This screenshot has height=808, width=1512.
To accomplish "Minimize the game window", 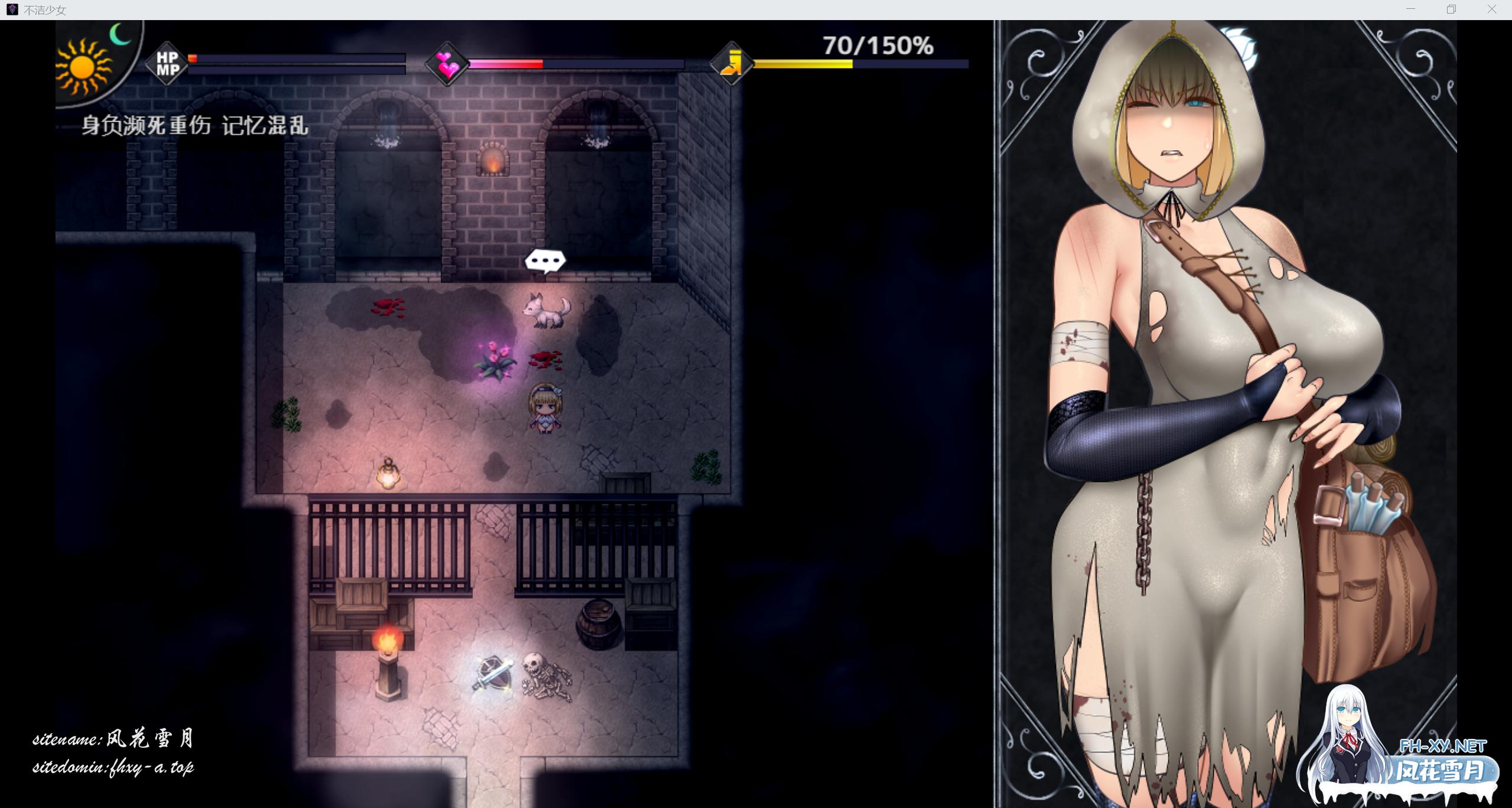I will [x=1410, y=9].
